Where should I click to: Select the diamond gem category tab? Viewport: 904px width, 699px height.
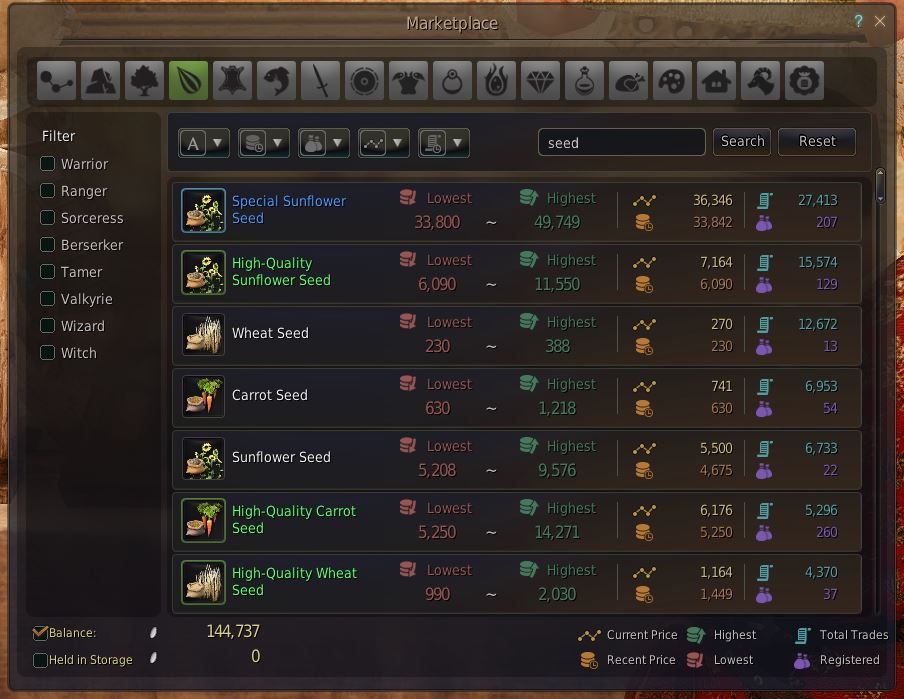(x=541, y=81)
